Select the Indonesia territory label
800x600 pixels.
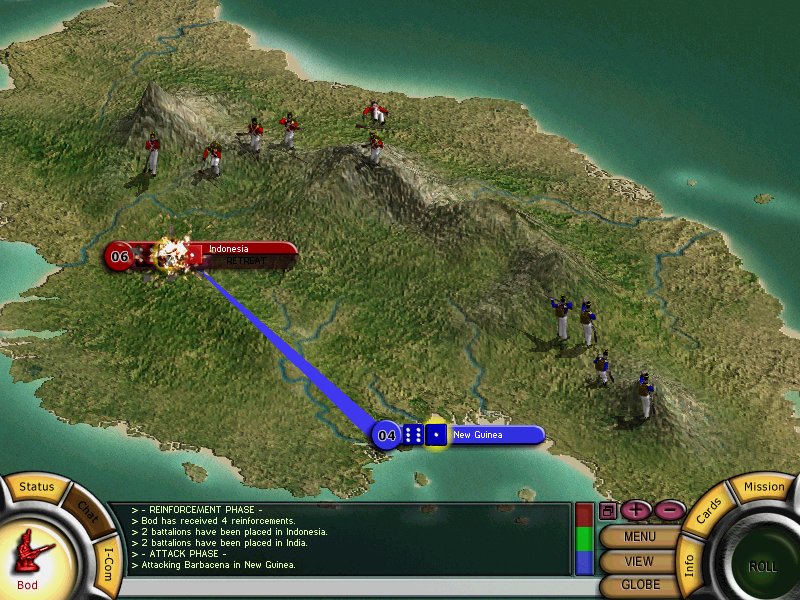240,249
